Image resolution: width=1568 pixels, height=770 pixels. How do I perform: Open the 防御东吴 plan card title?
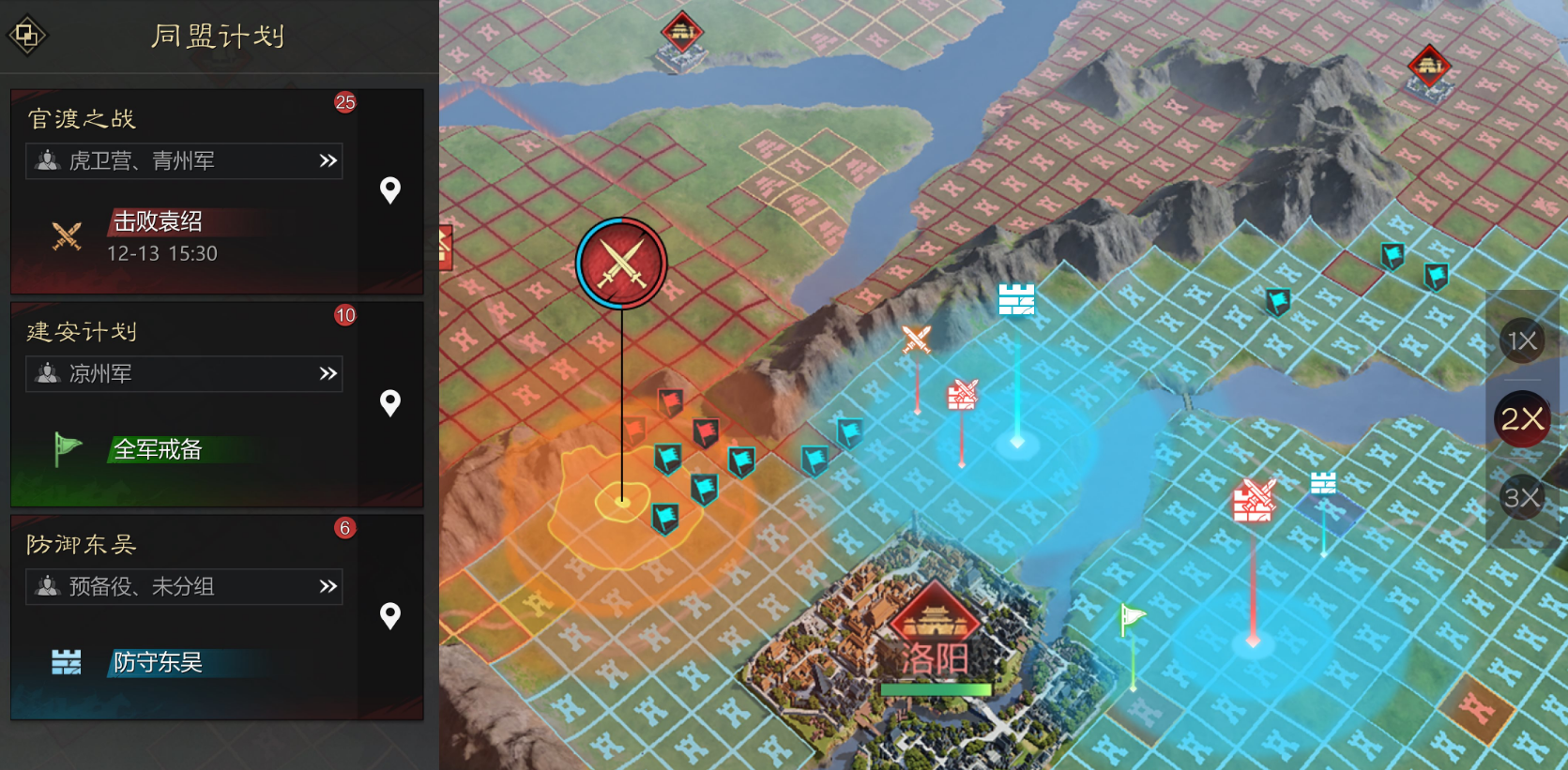pyautogui.click(x=82, y=545)
